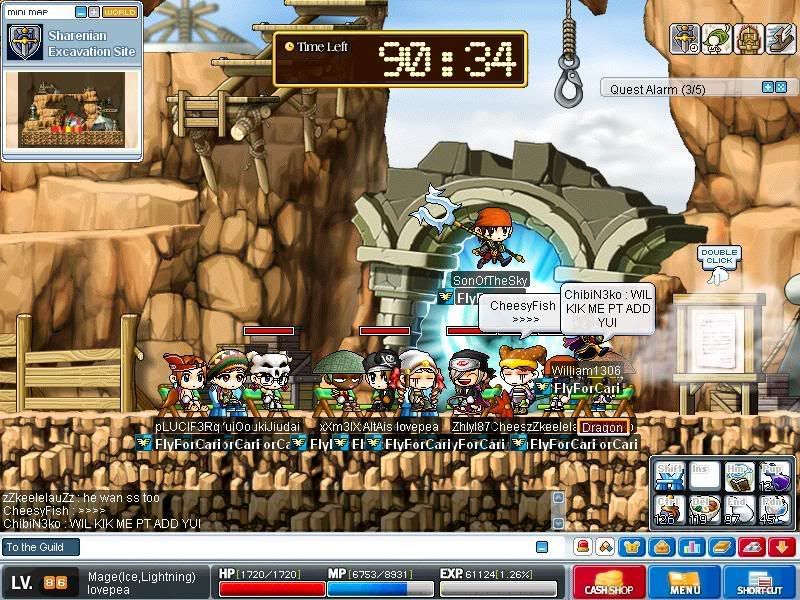Use the Shift quick slot skill
Viewport: 800px width, 600px height.
[x=671, y=477]
